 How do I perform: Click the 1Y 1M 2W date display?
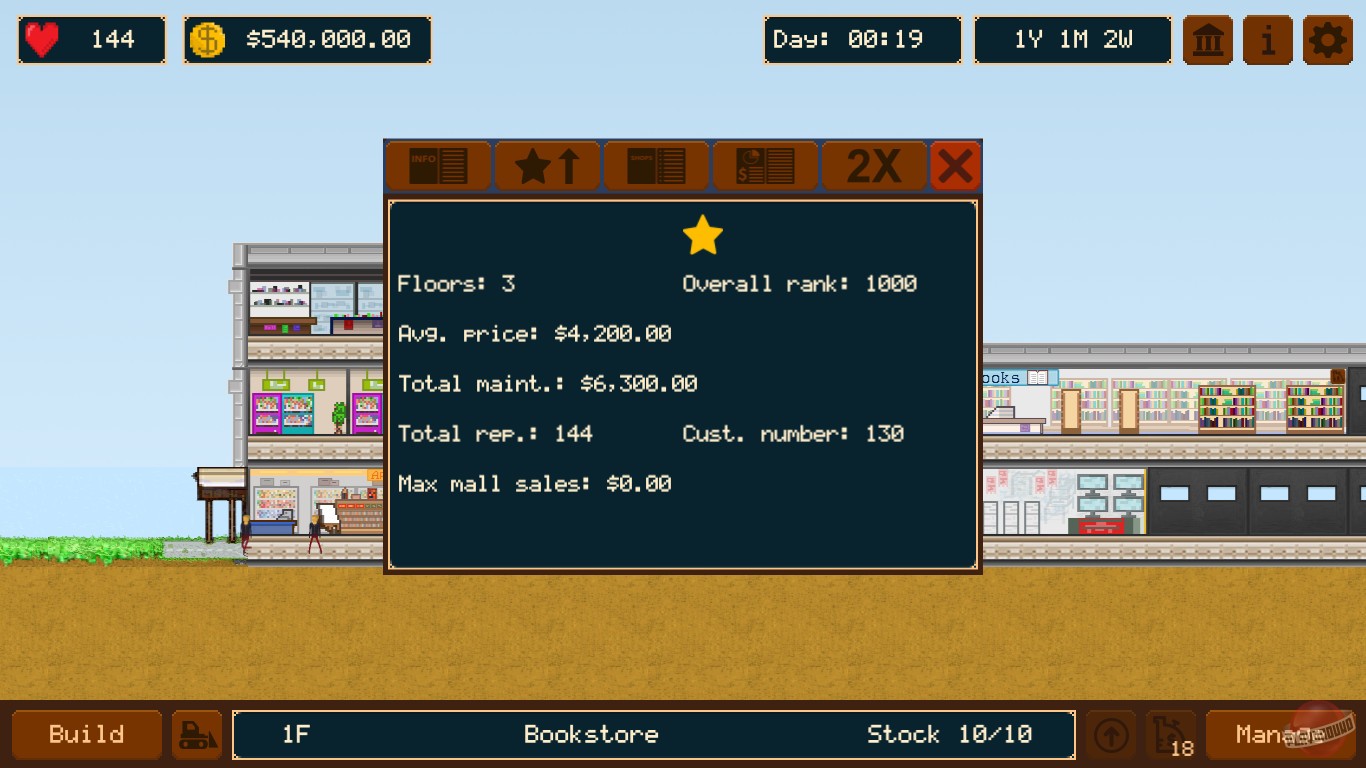click(1072, 40)
